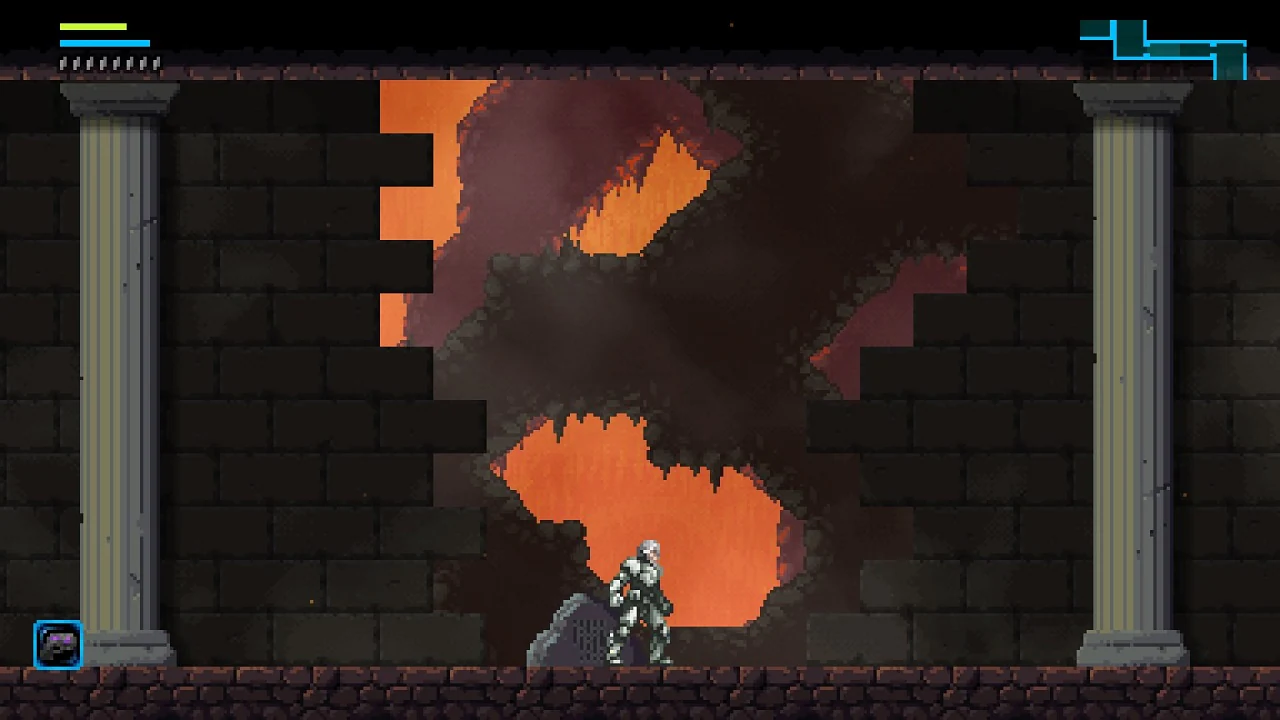Click the first bullet pip below the bars
The width and height of the screenshot is (1280, 720).
[61, 62]
